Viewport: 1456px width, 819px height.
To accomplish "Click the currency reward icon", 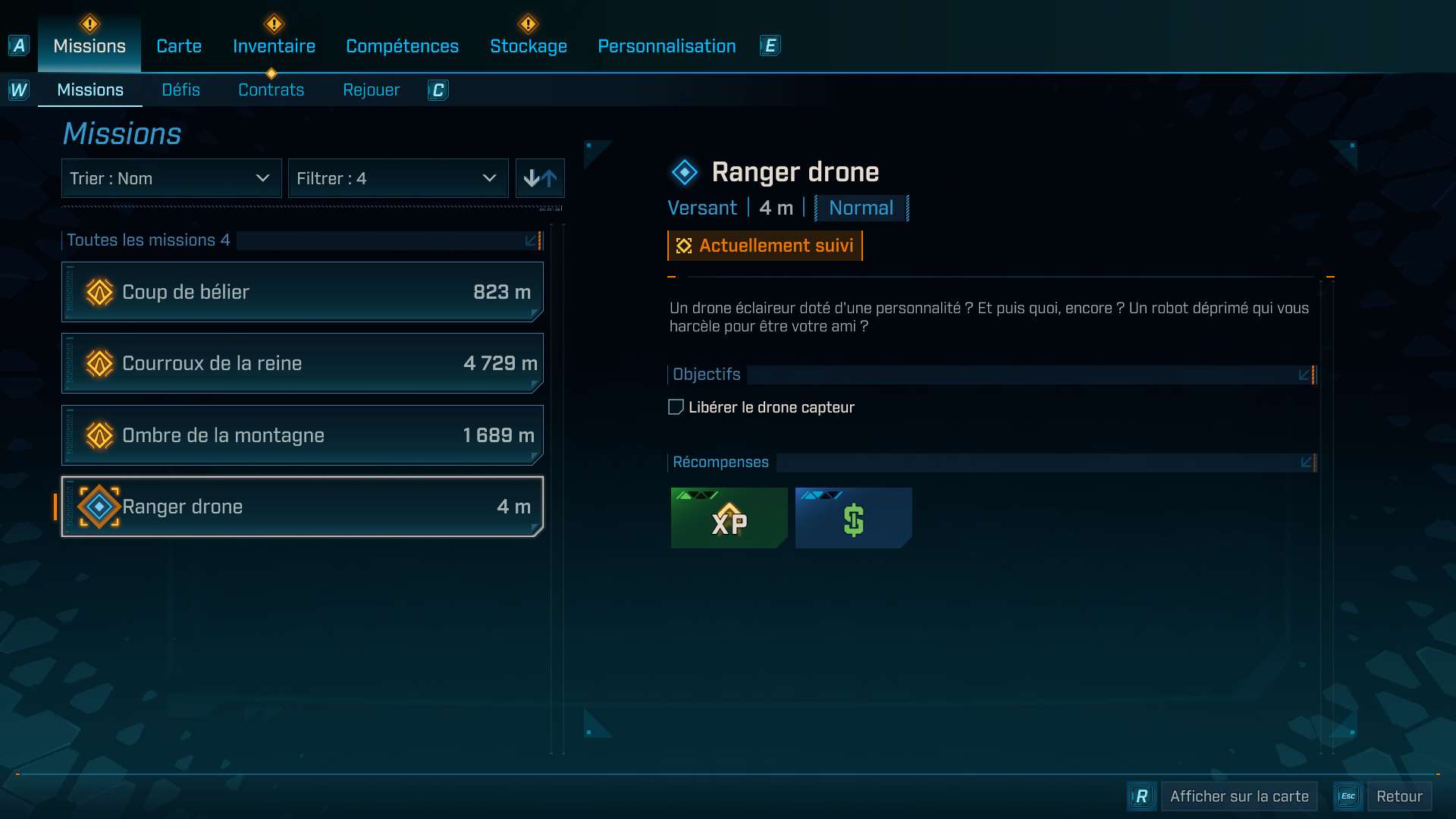I will click(x=852, y=518).
